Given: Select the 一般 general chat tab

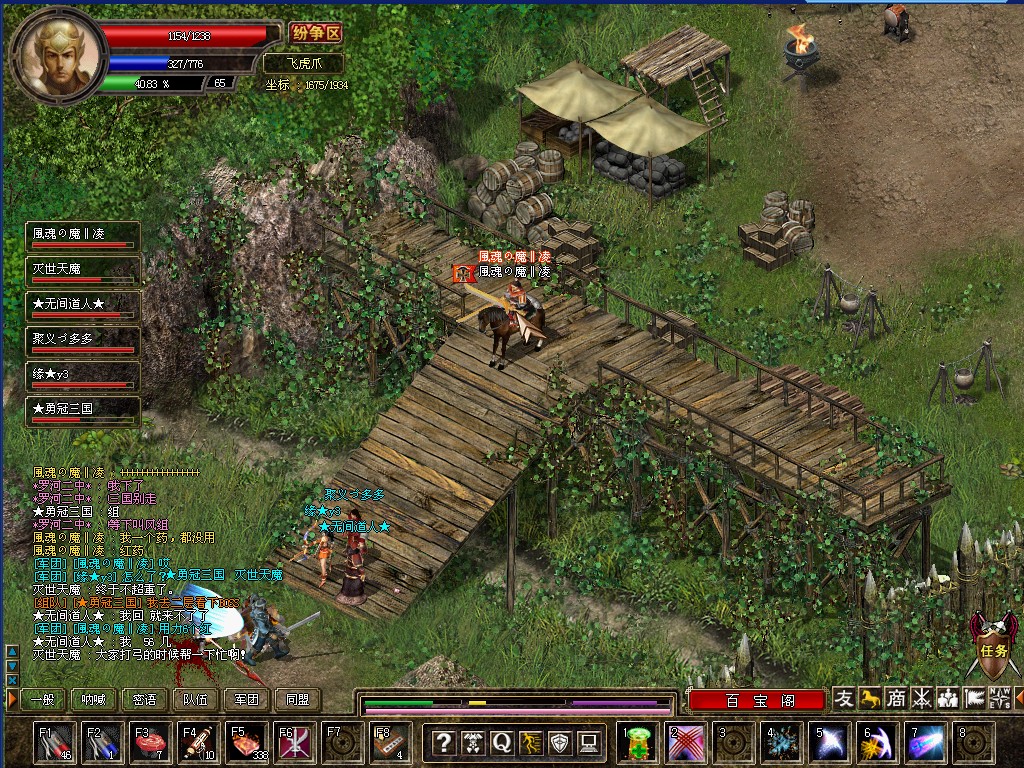Looking at the screenshot, I should pyautogui.click(x=42, y=700).
